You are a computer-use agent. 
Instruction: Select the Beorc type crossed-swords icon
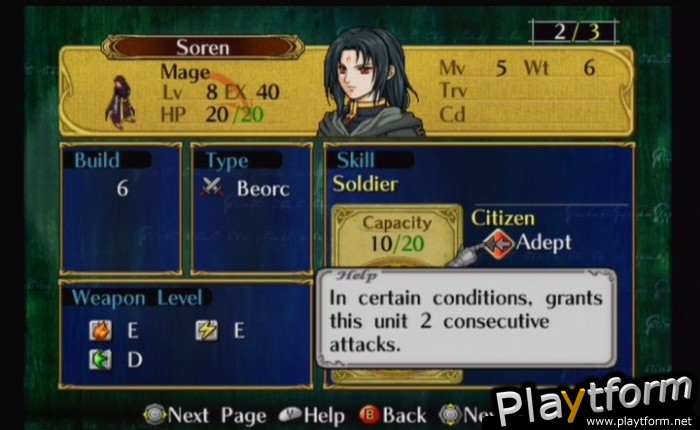(214, 187)
